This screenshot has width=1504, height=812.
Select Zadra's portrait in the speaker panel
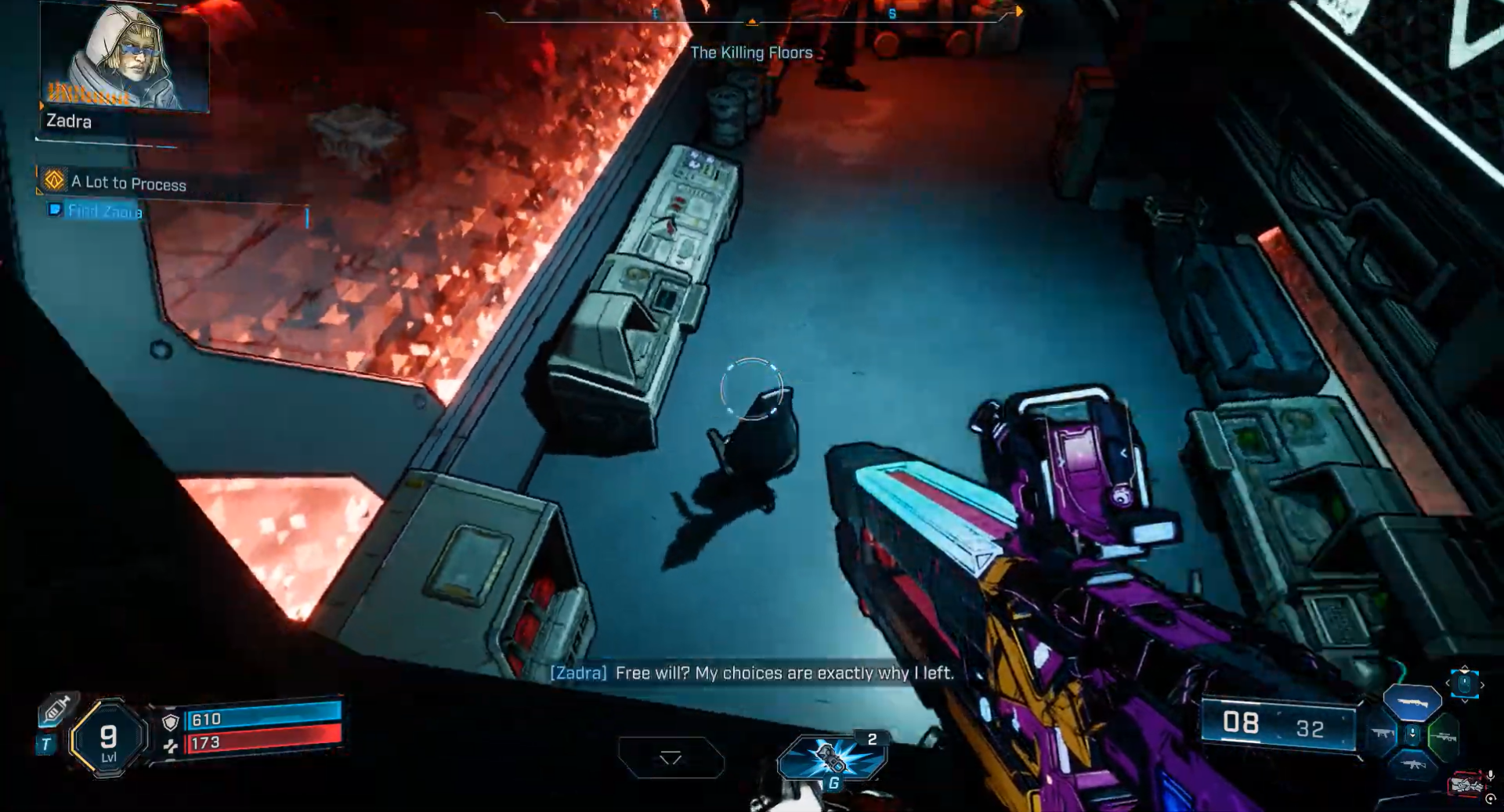tap(124, 58)
